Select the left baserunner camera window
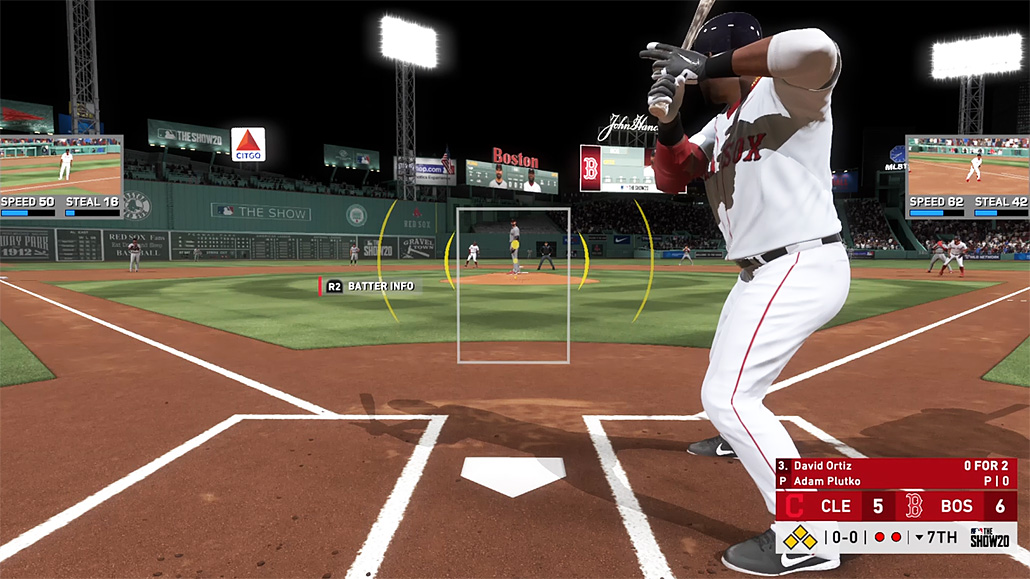This screenshot has height=579, width=1030. point(61,165)
